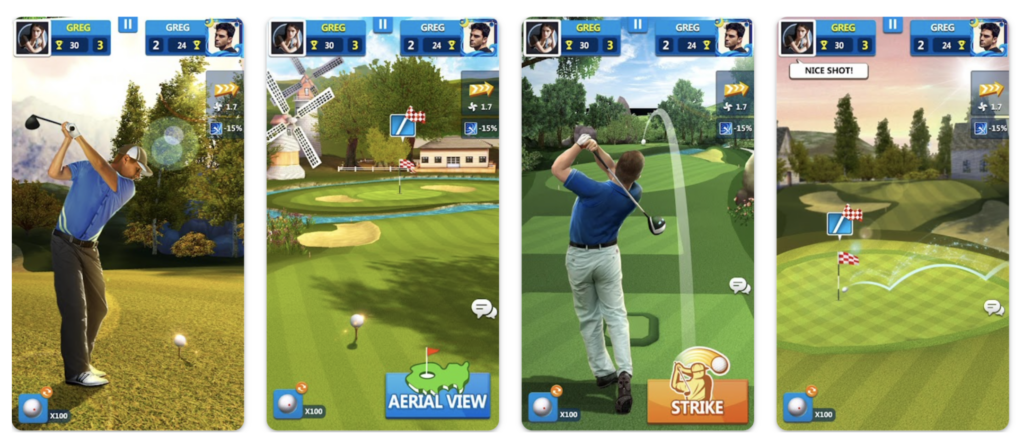This screenshot has width=1024, height=447.
Task: Select golf ball icon beside the STRIKE button
Action: point(542,406)
